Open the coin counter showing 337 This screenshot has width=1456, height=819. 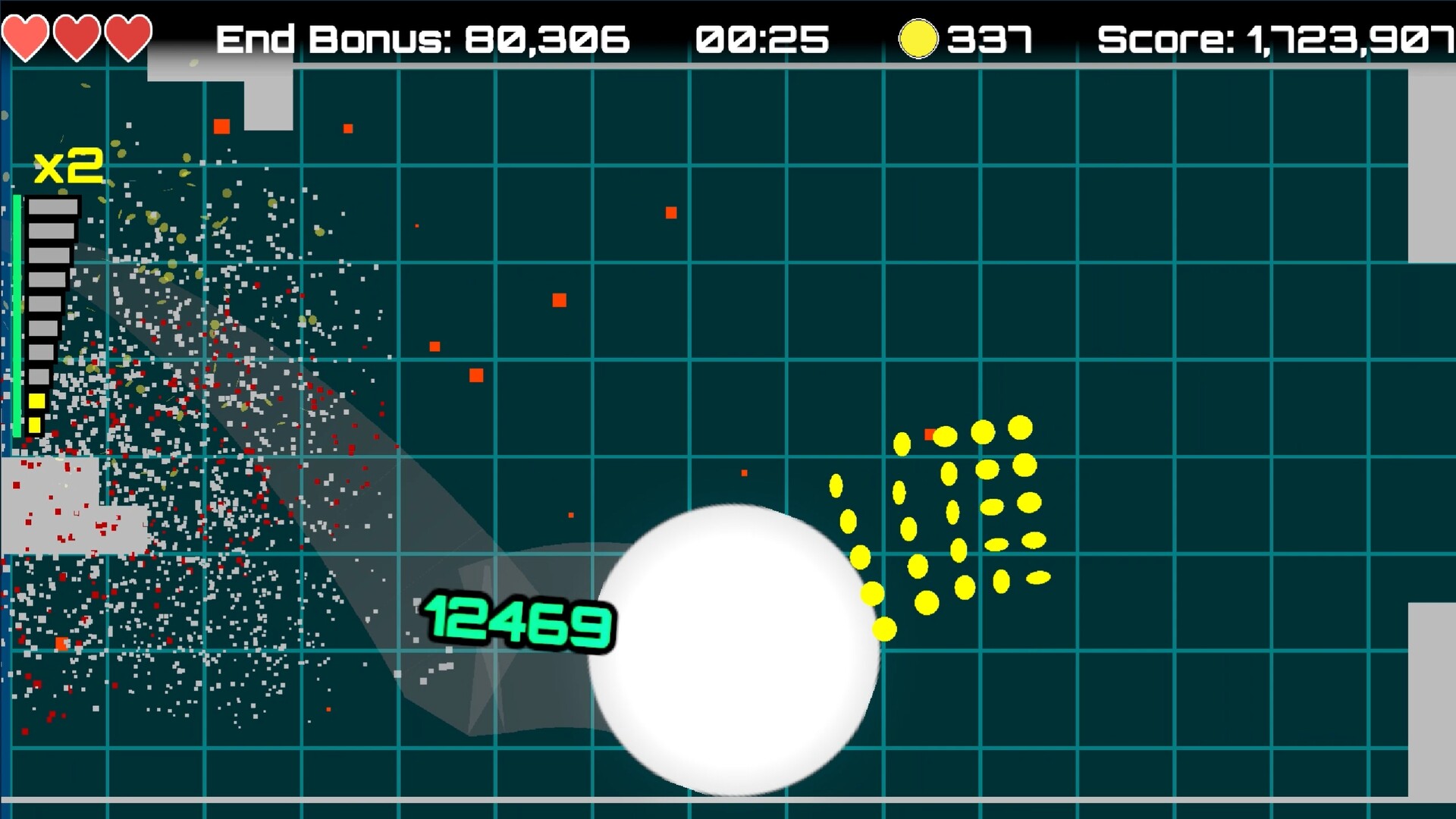pos(990,36)
